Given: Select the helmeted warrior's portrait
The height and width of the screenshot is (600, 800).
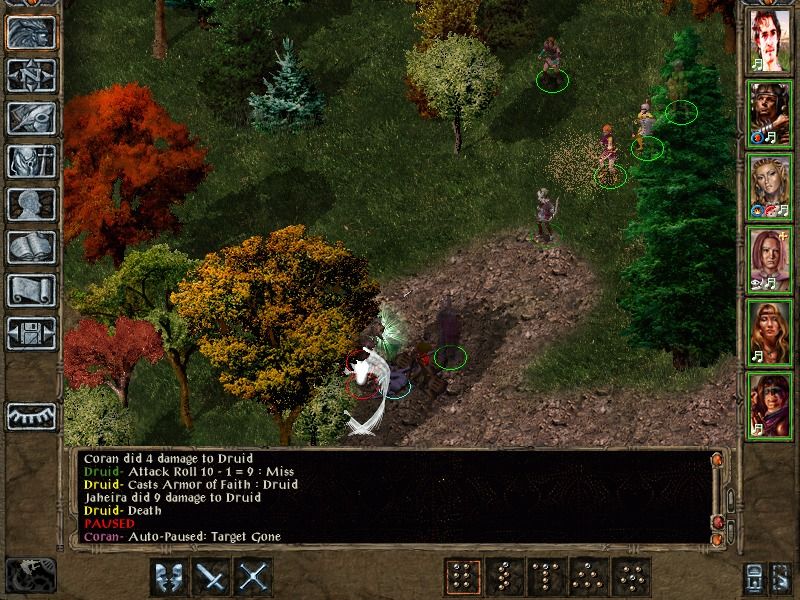Looking at the screenshot, I should [770, 113].
